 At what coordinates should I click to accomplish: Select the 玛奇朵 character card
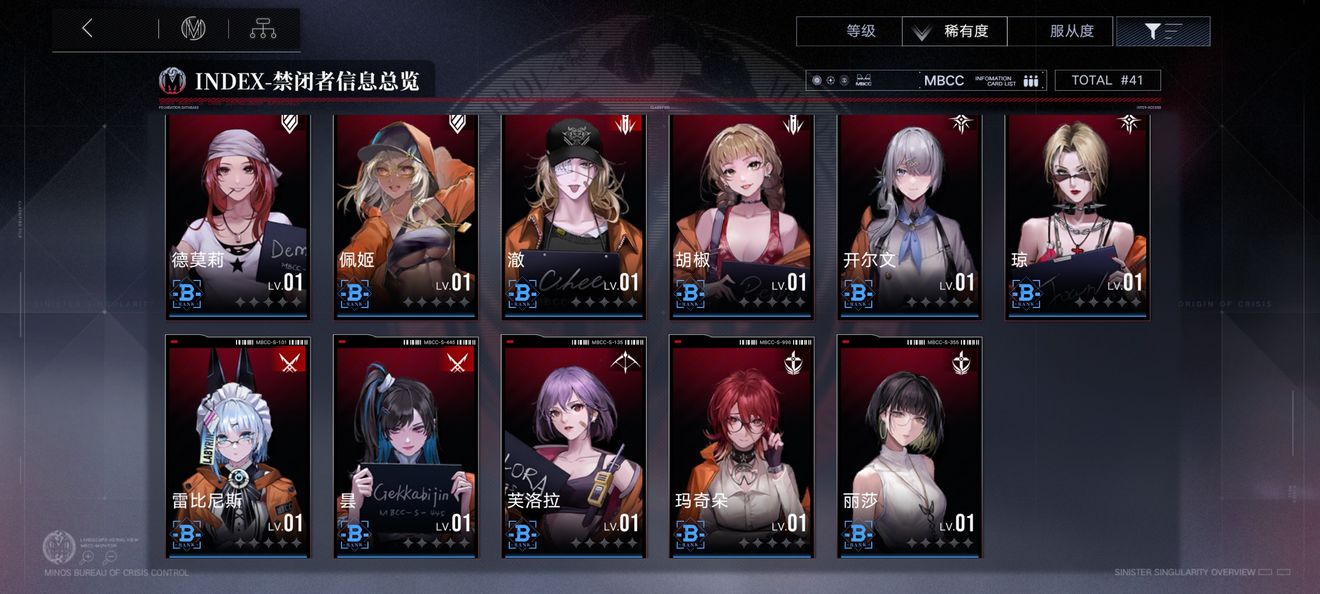point(742,447)
